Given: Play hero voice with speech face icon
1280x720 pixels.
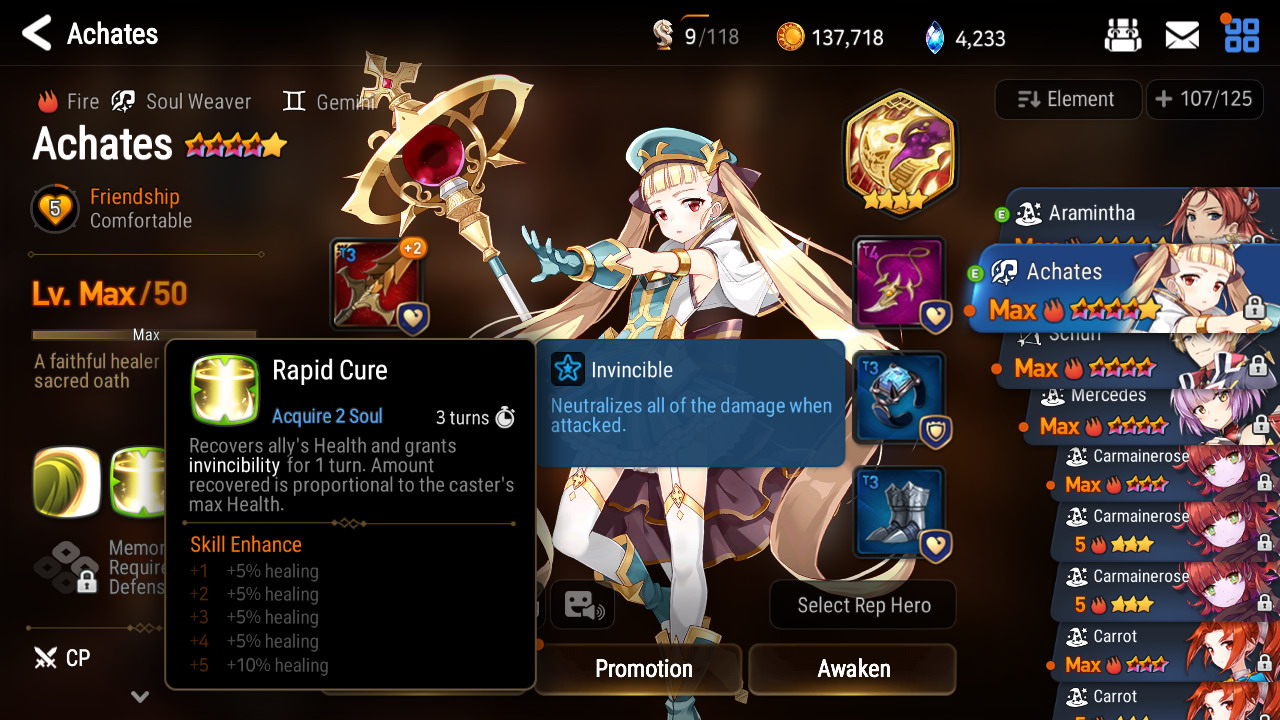Looking at the screenshot, I should coord(583,605).
